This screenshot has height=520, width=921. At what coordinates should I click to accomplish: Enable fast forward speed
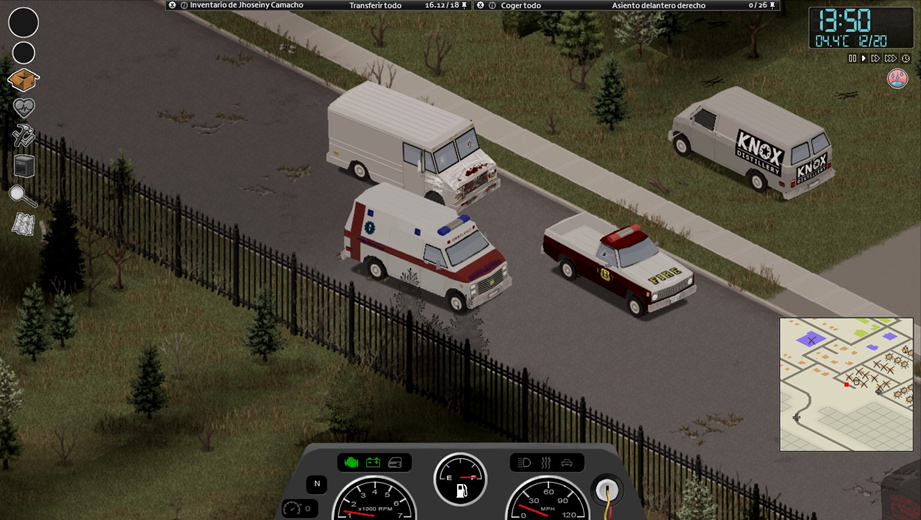(x=876, y=59)
